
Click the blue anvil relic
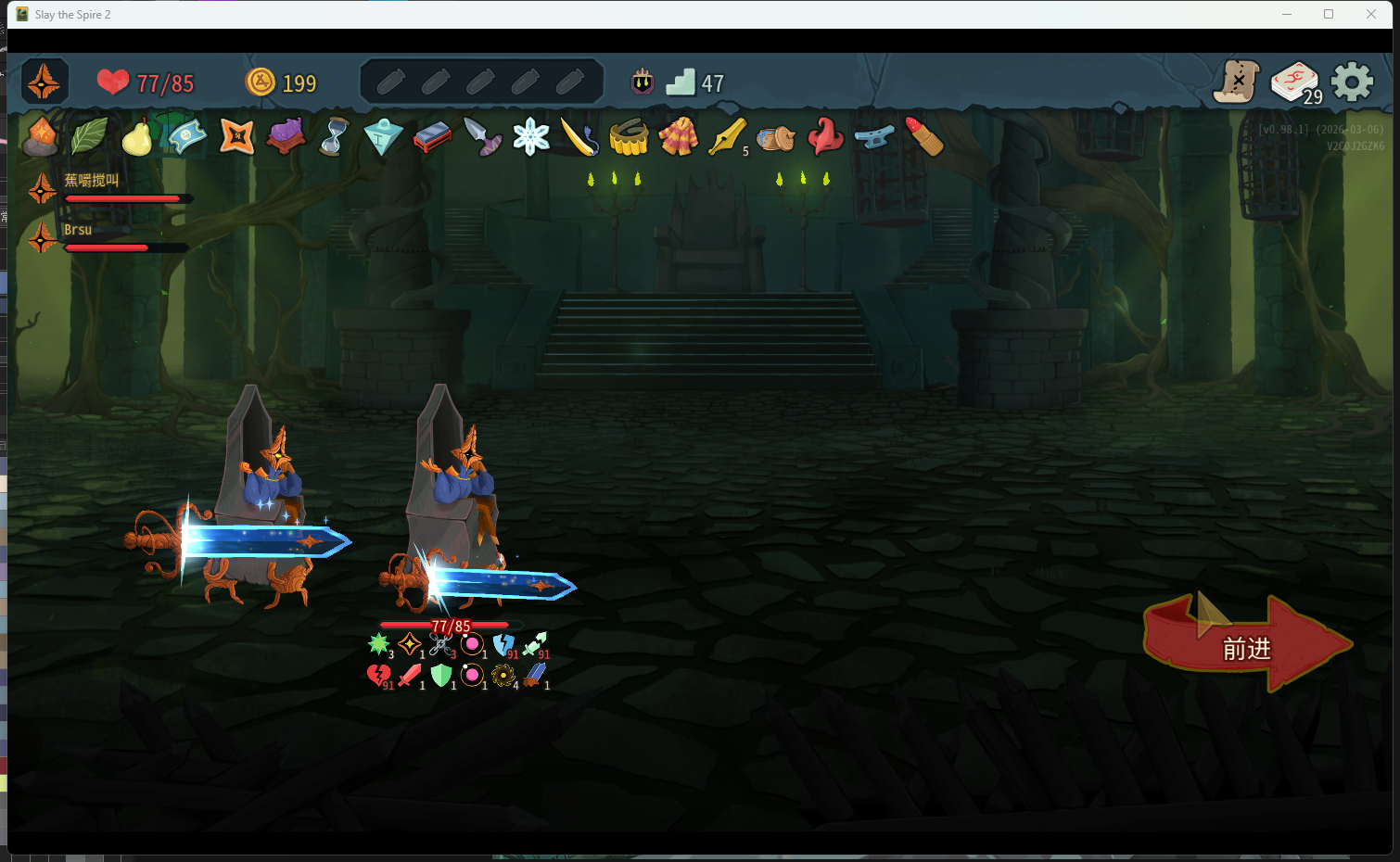pyautogui.click(x=874, y=137)
